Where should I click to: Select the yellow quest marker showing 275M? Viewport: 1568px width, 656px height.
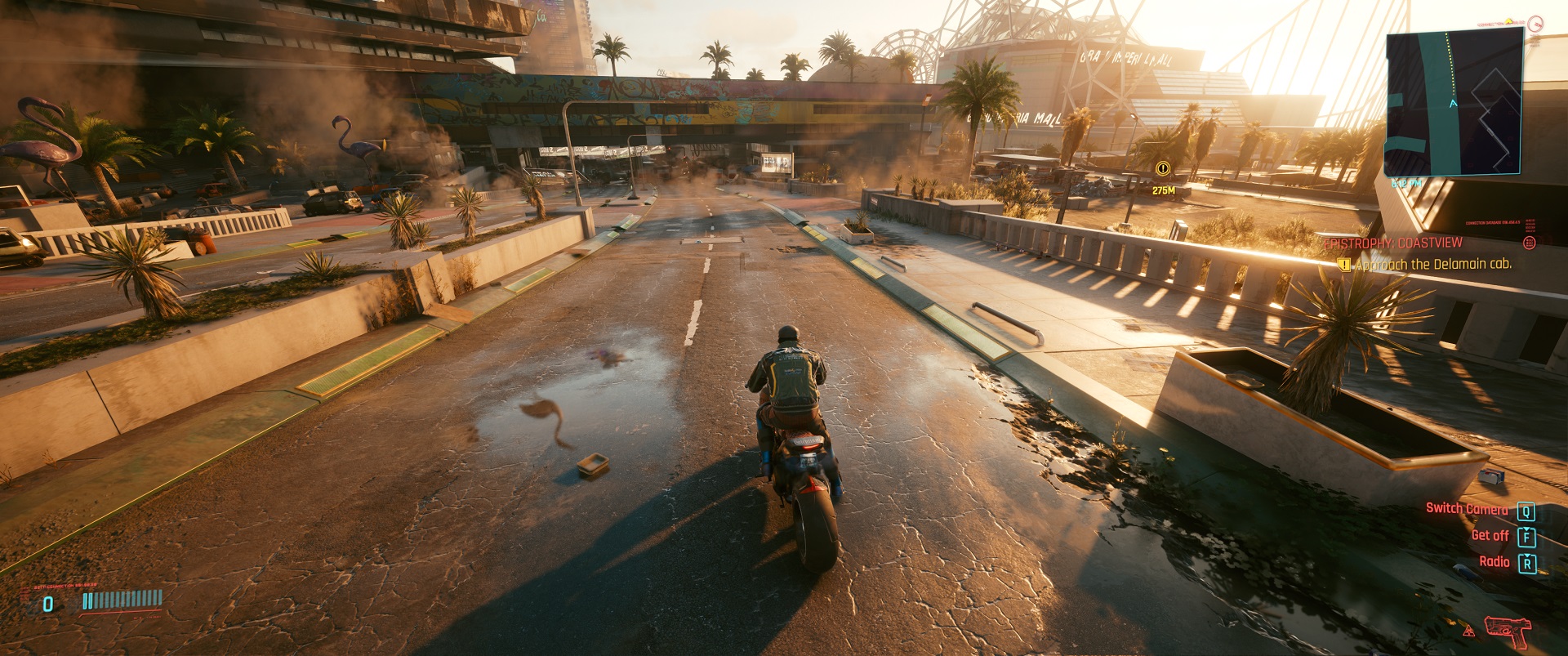(1163, 169)
